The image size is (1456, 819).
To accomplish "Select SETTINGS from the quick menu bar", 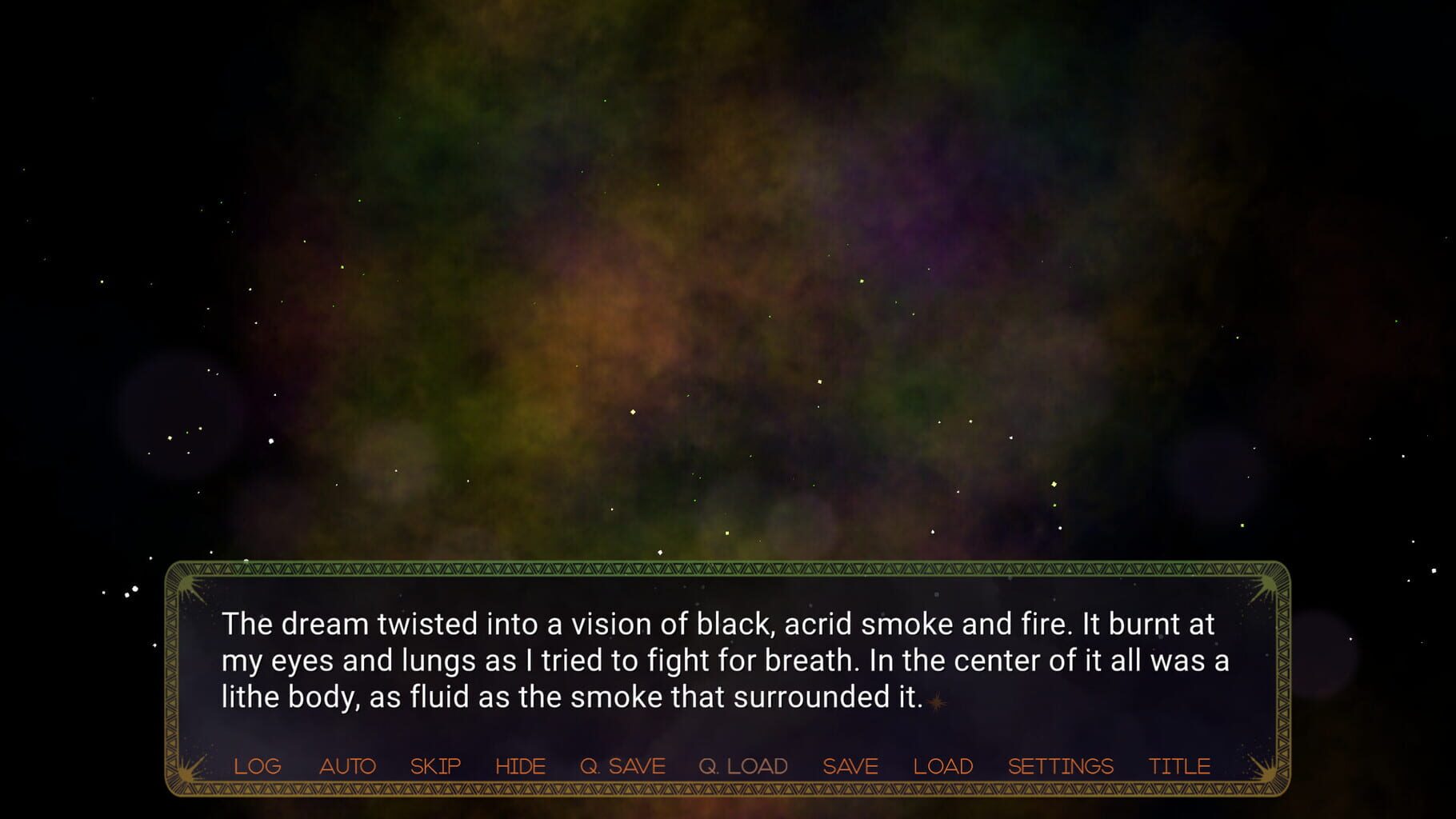I will pyautogui.click(x=1061, y=765).
